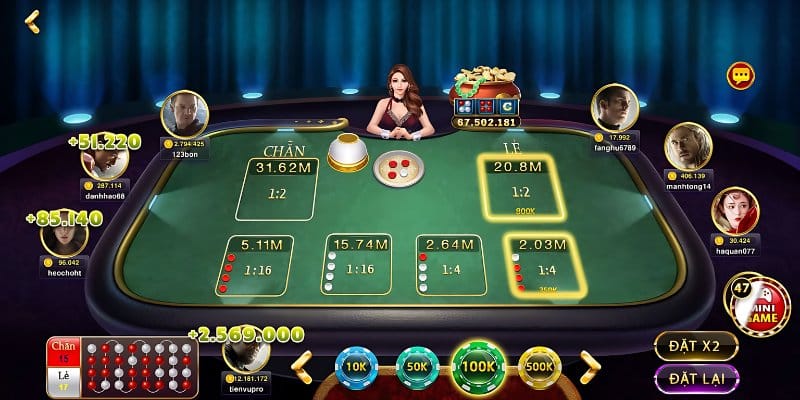Screen dimensions: 800x400
Task: Click the ĐẶT LẠI button
Action: pos(696,379)
